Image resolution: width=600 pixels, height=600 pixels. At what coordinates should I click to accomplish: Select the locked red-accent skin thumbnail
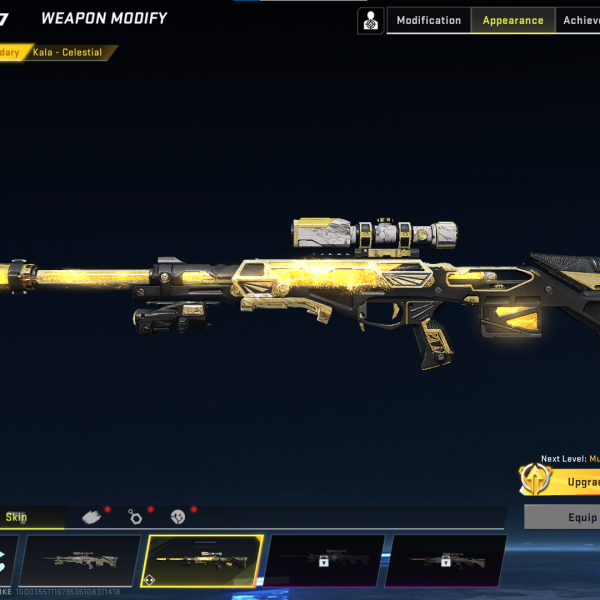(x=445, y=560)
